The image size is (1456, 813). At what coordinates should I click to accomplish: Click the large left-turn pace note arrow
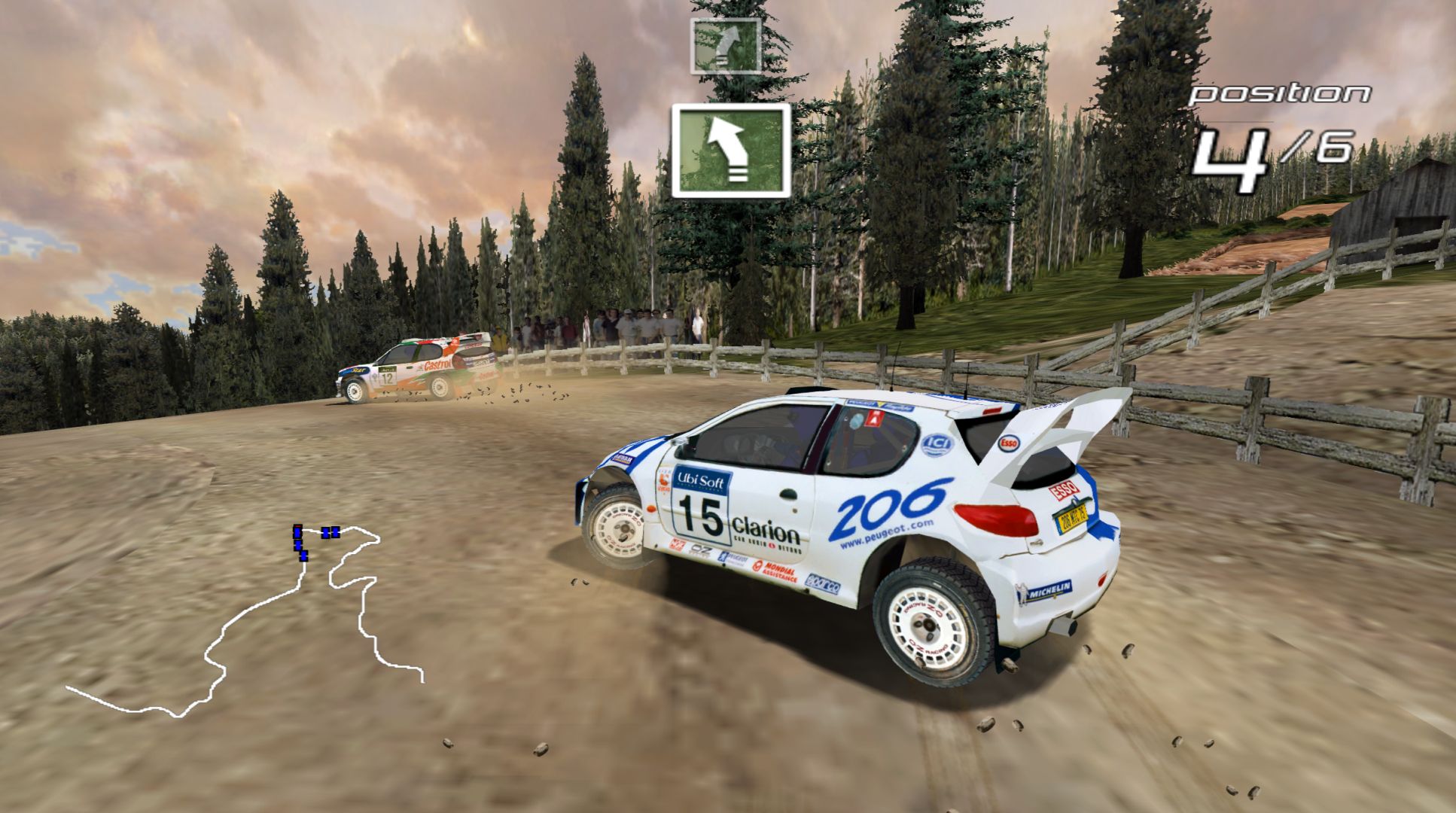pyautogui.click(x=730, y=150)
